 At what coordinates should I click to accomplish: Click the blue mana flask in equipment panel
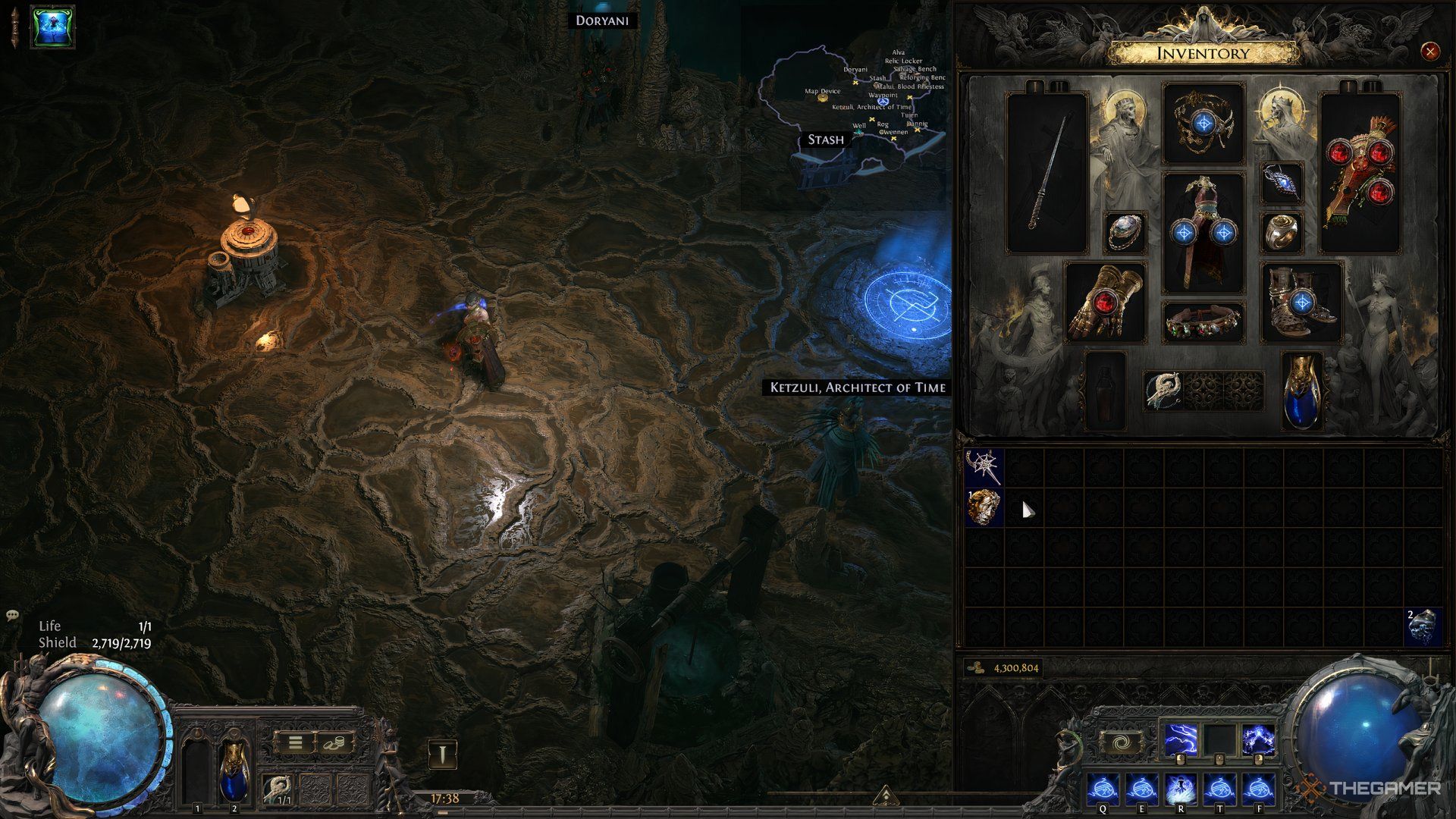tap(1301, 390)
